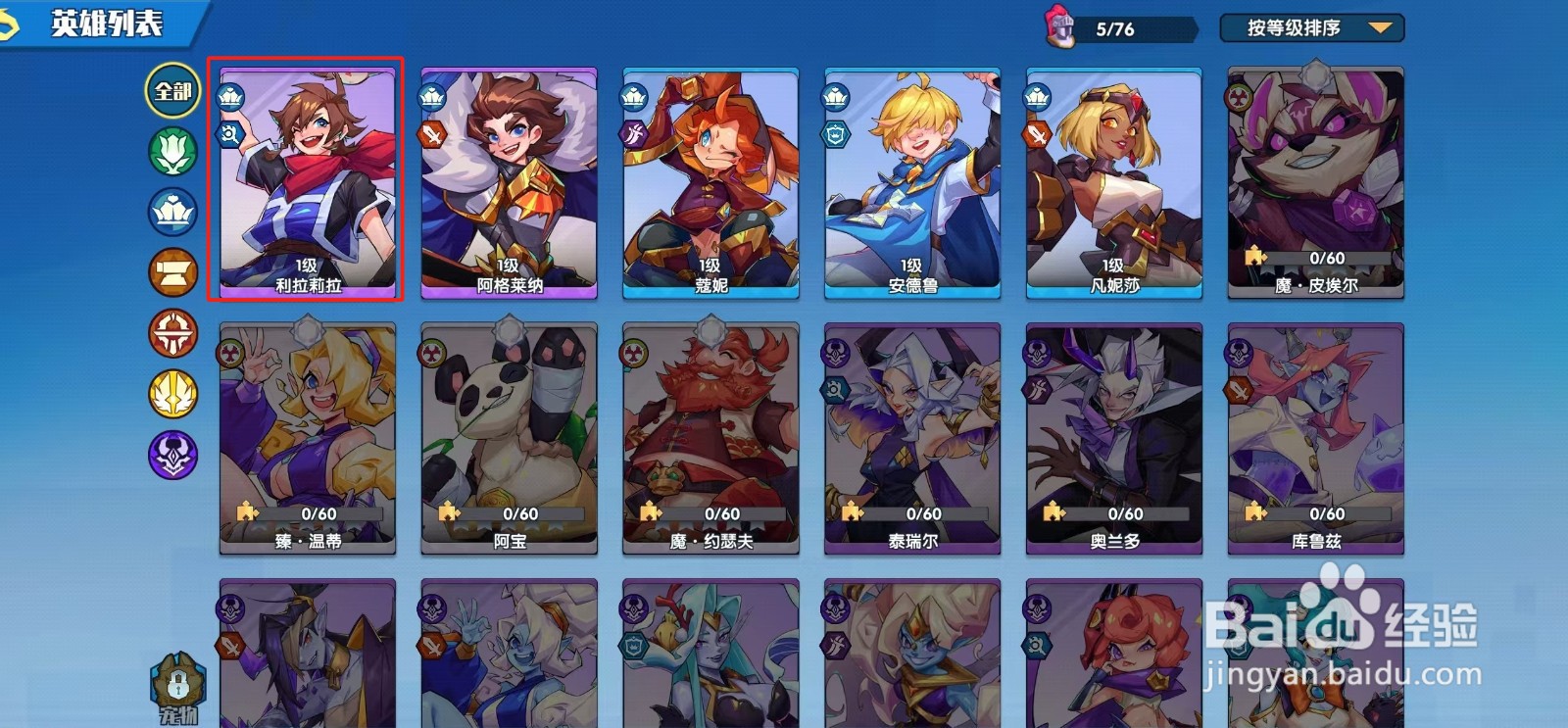Click the magnifier badge on 利拉莉拉's card
The image size is (1568, 728).
click(x=228, y=133)
